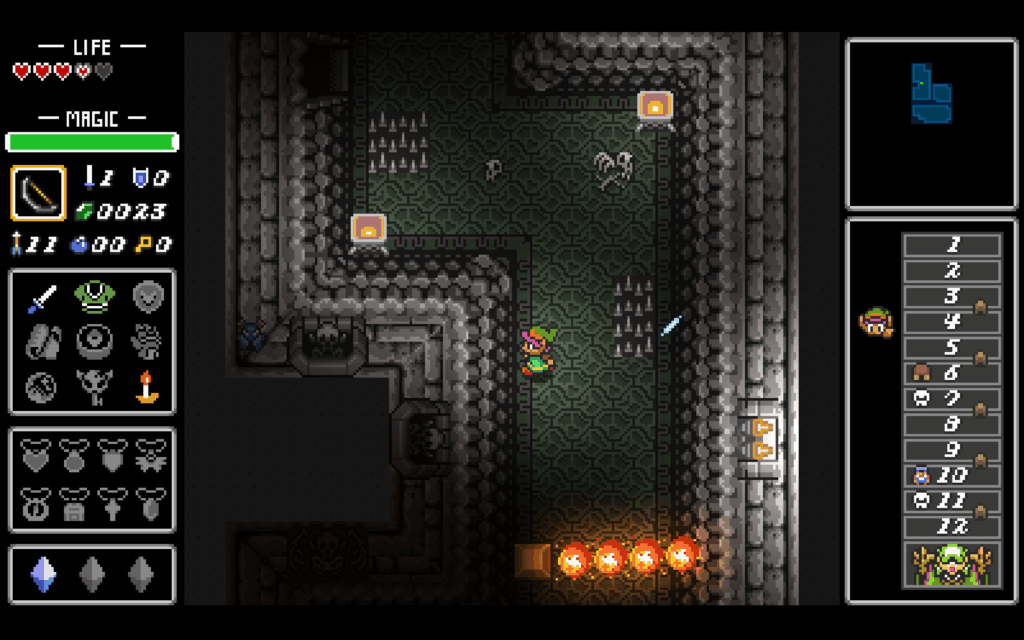Click the boss portrait below the floors
The width and height of the screenshot is (1024, 640).
[951, 563]
